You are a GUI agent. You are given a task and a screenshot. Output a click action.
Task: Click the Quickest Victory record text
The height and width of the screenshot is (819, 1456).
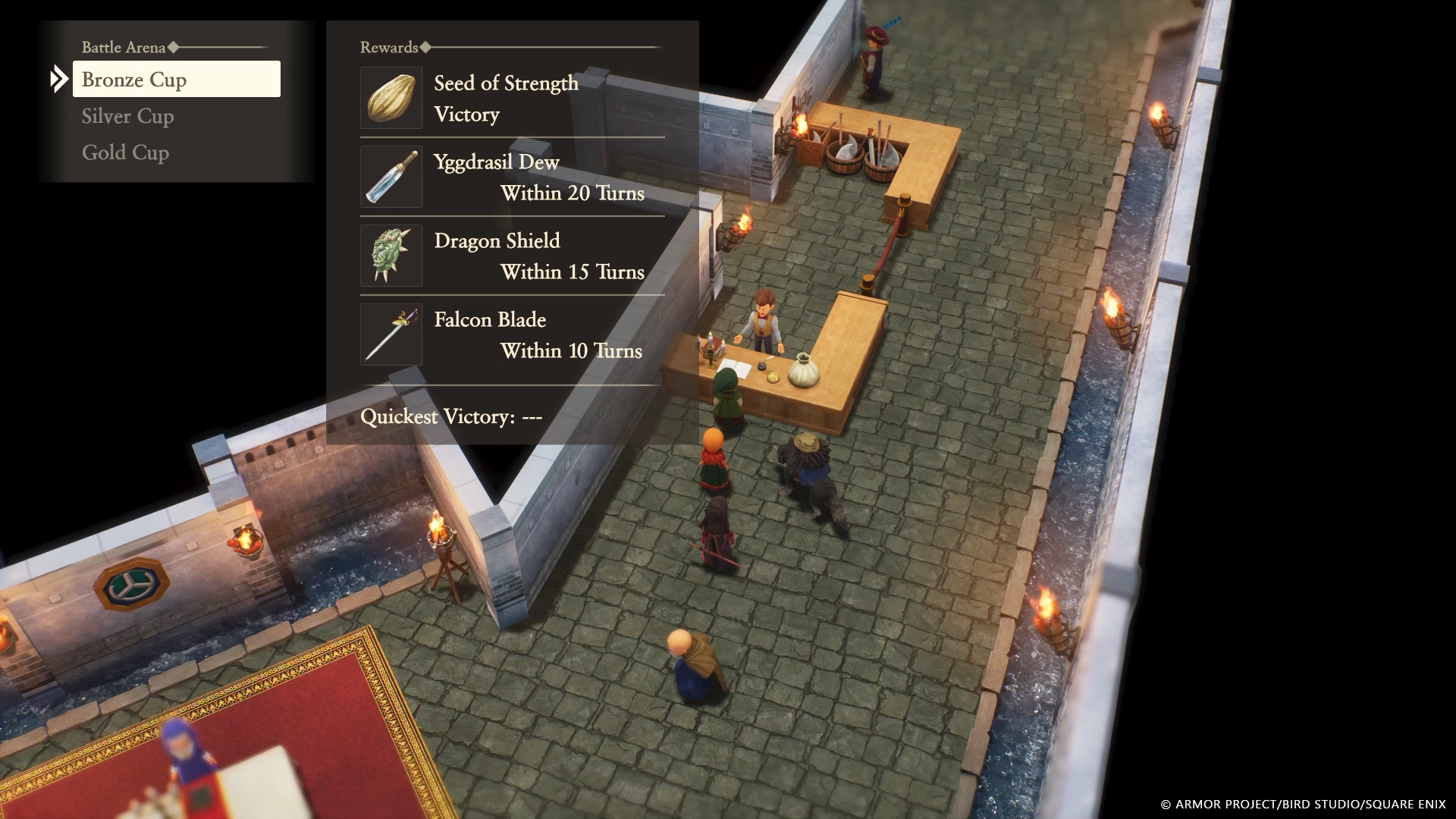point(453,416)
